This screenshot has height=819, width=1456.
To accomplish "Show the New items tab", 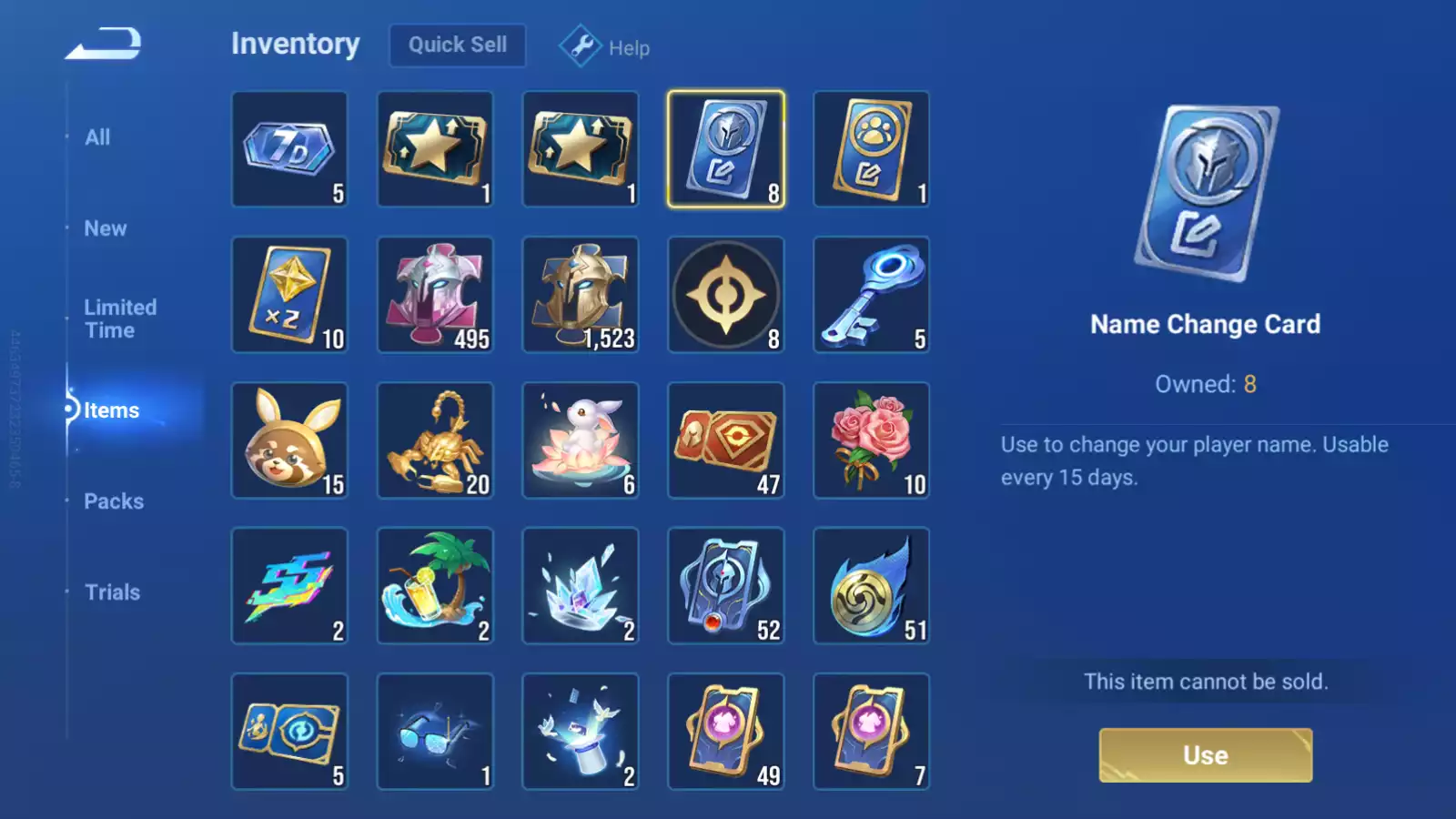I will point(106,228).
